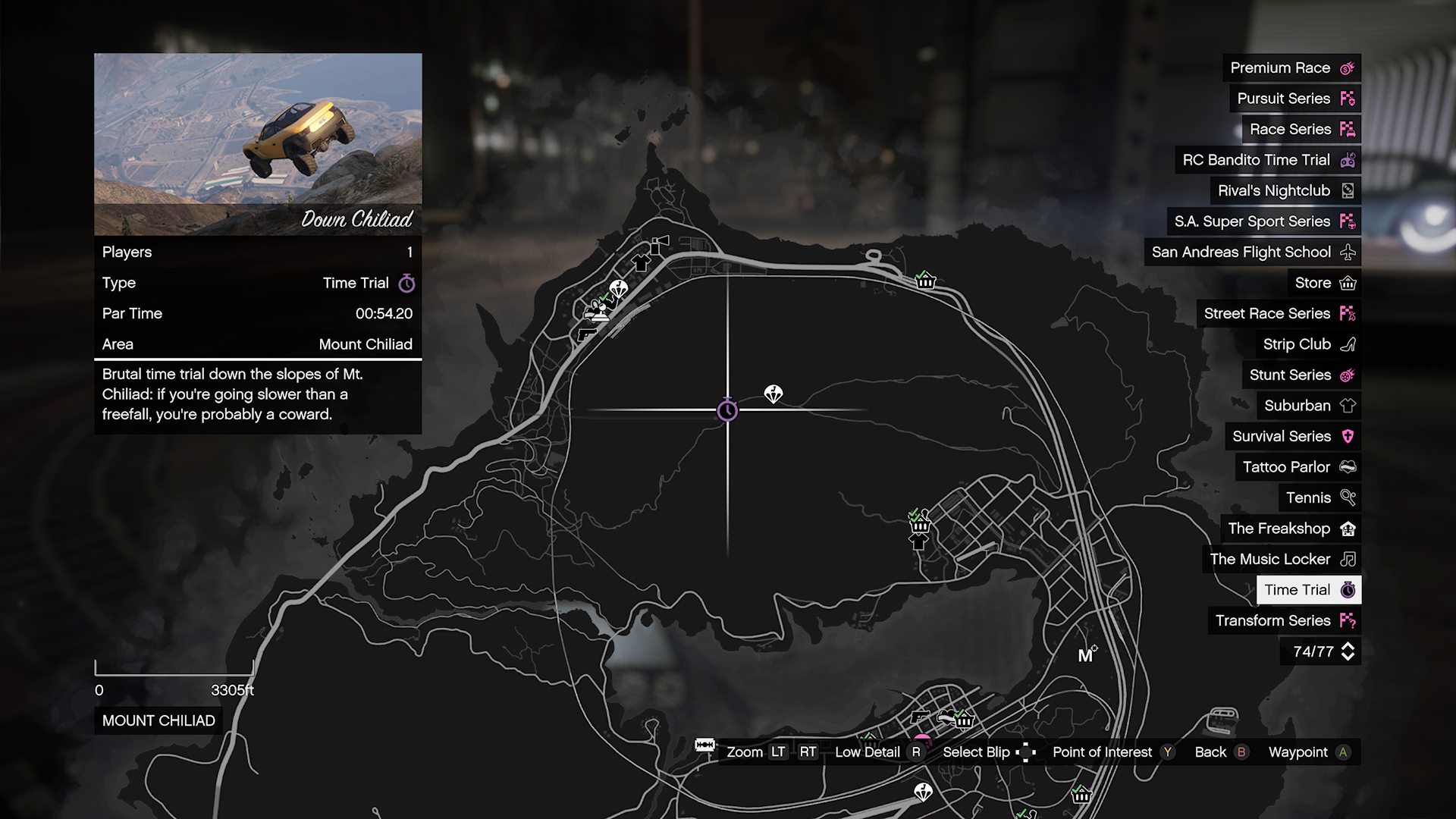Pick Tennis in the legend list
The height and width of the screenshot is (819, 1456).
click(x=1319, y=497)
